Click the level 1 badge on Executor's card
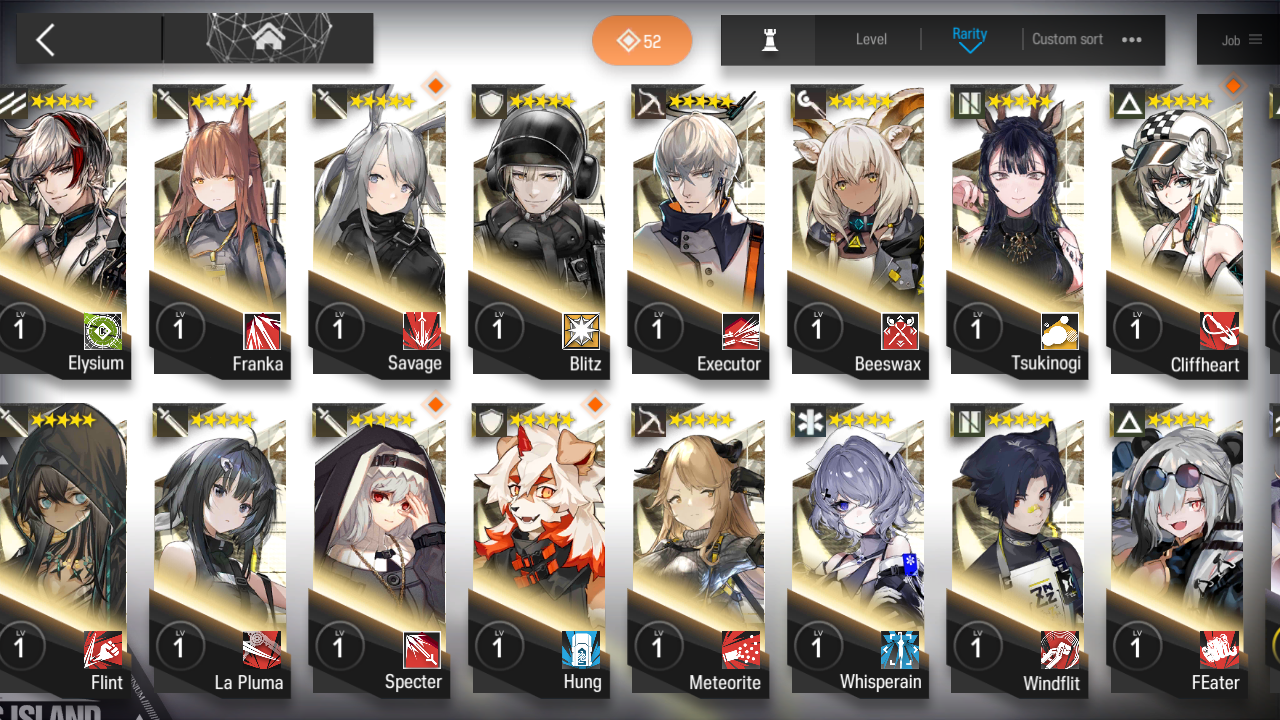 coord(659,328)
